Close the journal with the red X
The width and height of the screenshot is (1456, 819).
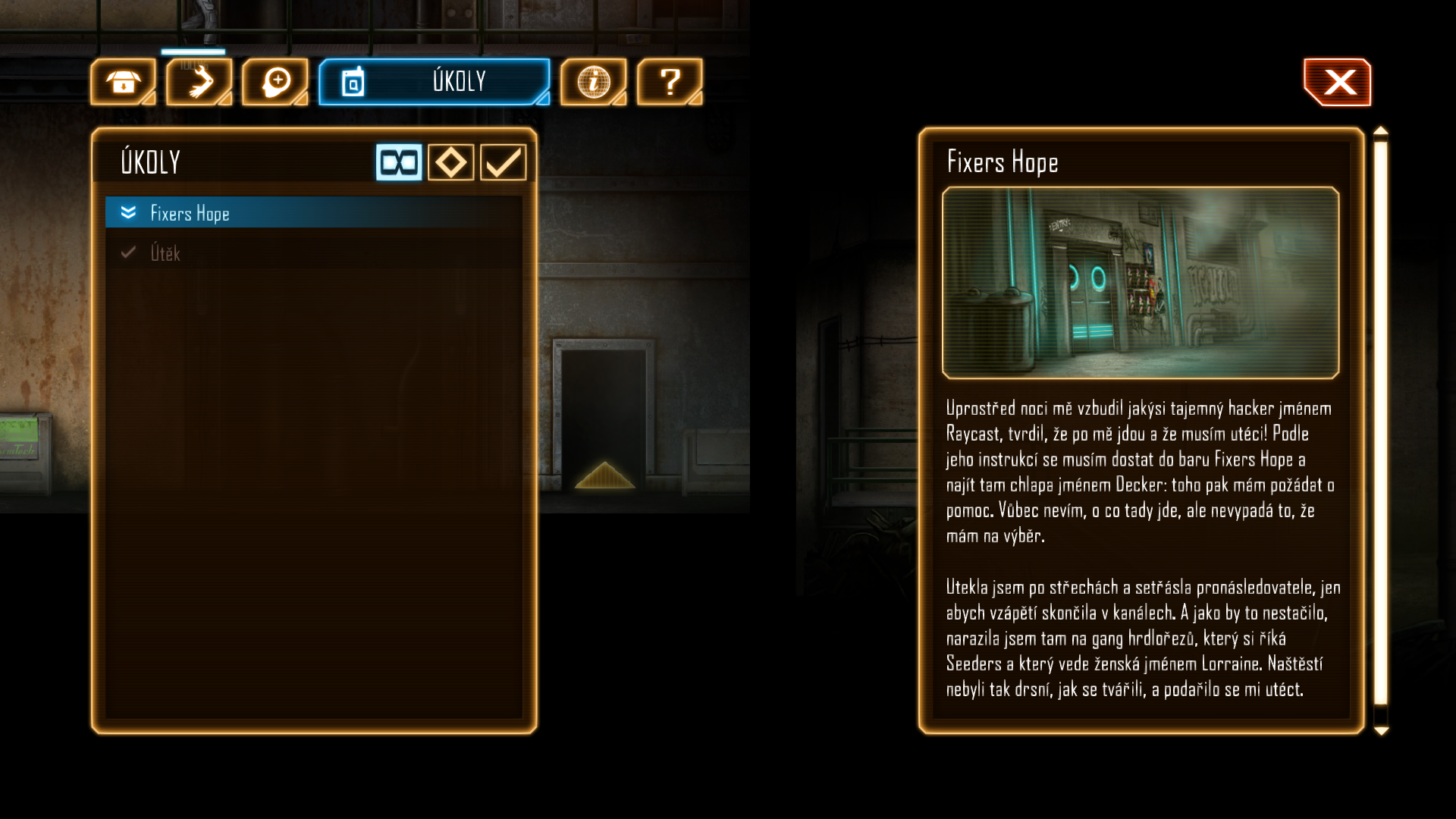[x=1338, y=82]
